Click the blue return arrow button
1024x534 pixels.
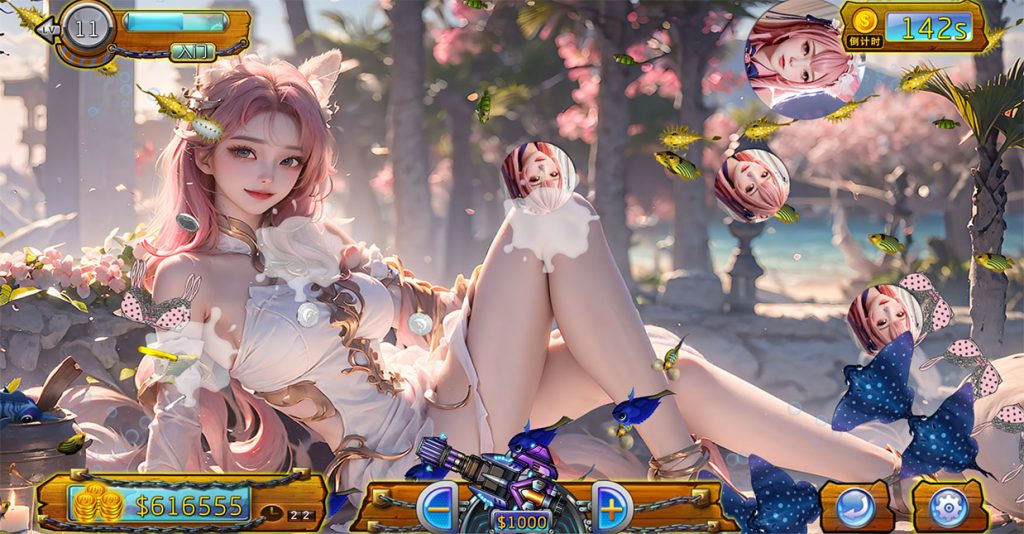click(x=856, y=507)
